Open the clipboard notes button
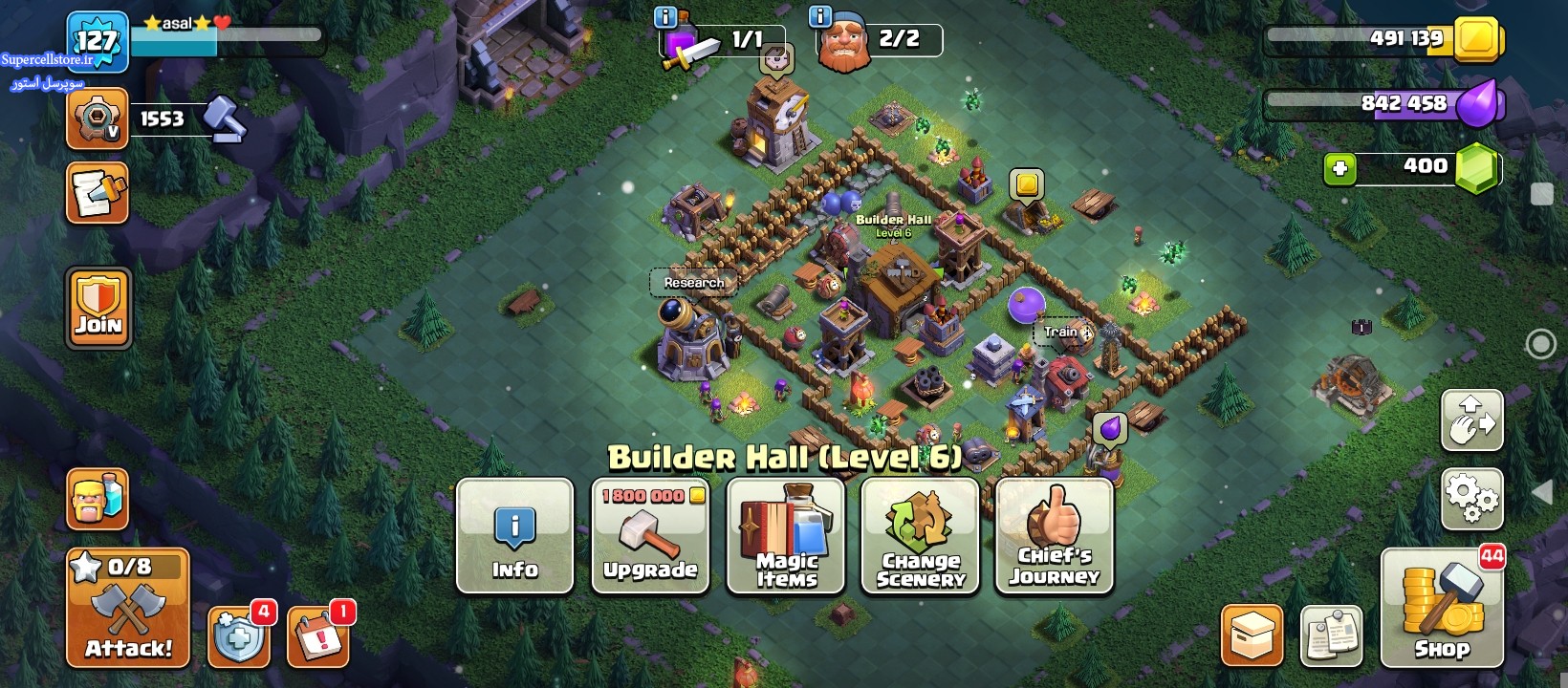Image resolution: width=1568 pixels, height=688 pixels. (x=1331, y=634)
